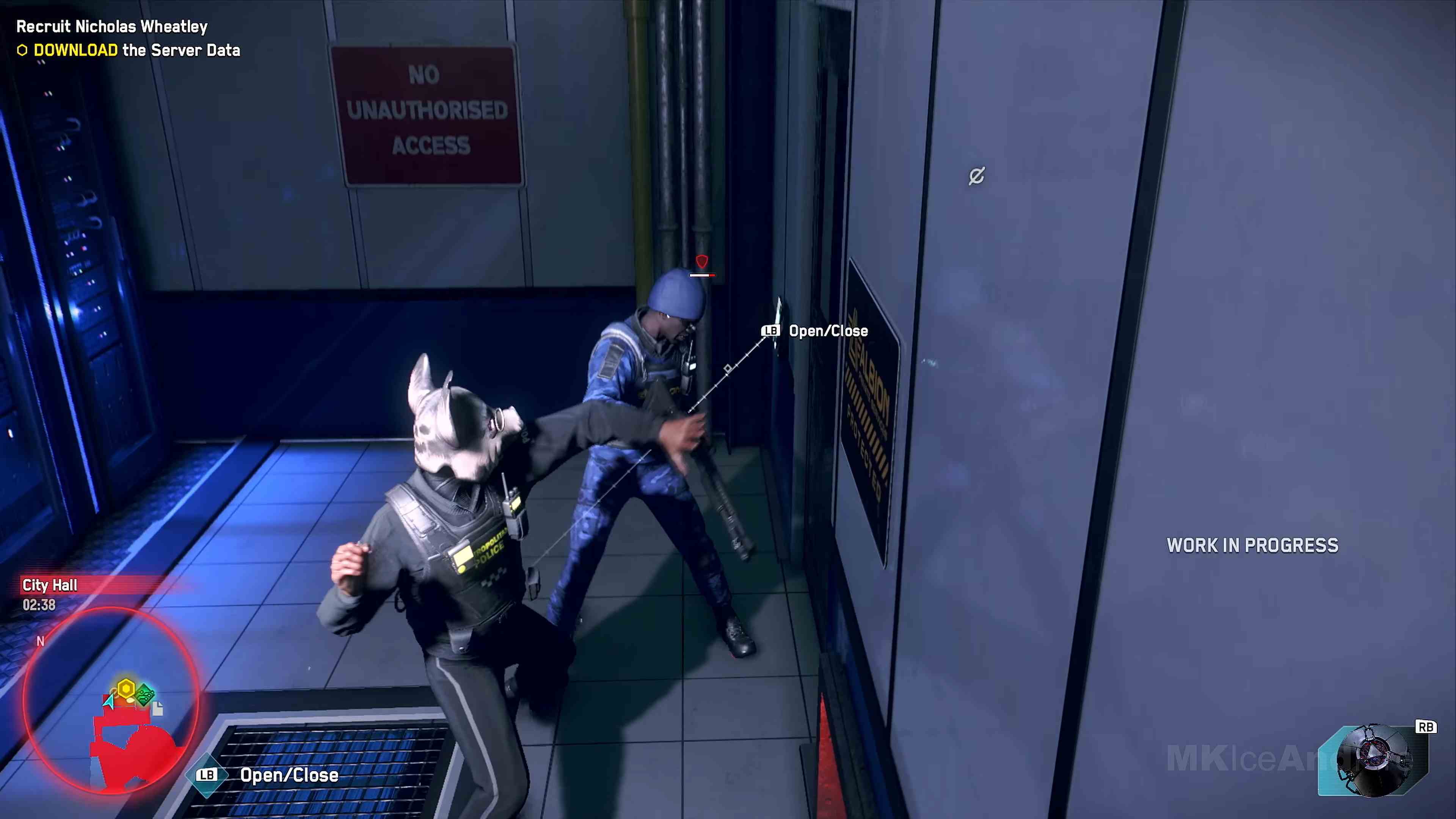Click the Ø symbol on the server door

[x=977, y=176]
